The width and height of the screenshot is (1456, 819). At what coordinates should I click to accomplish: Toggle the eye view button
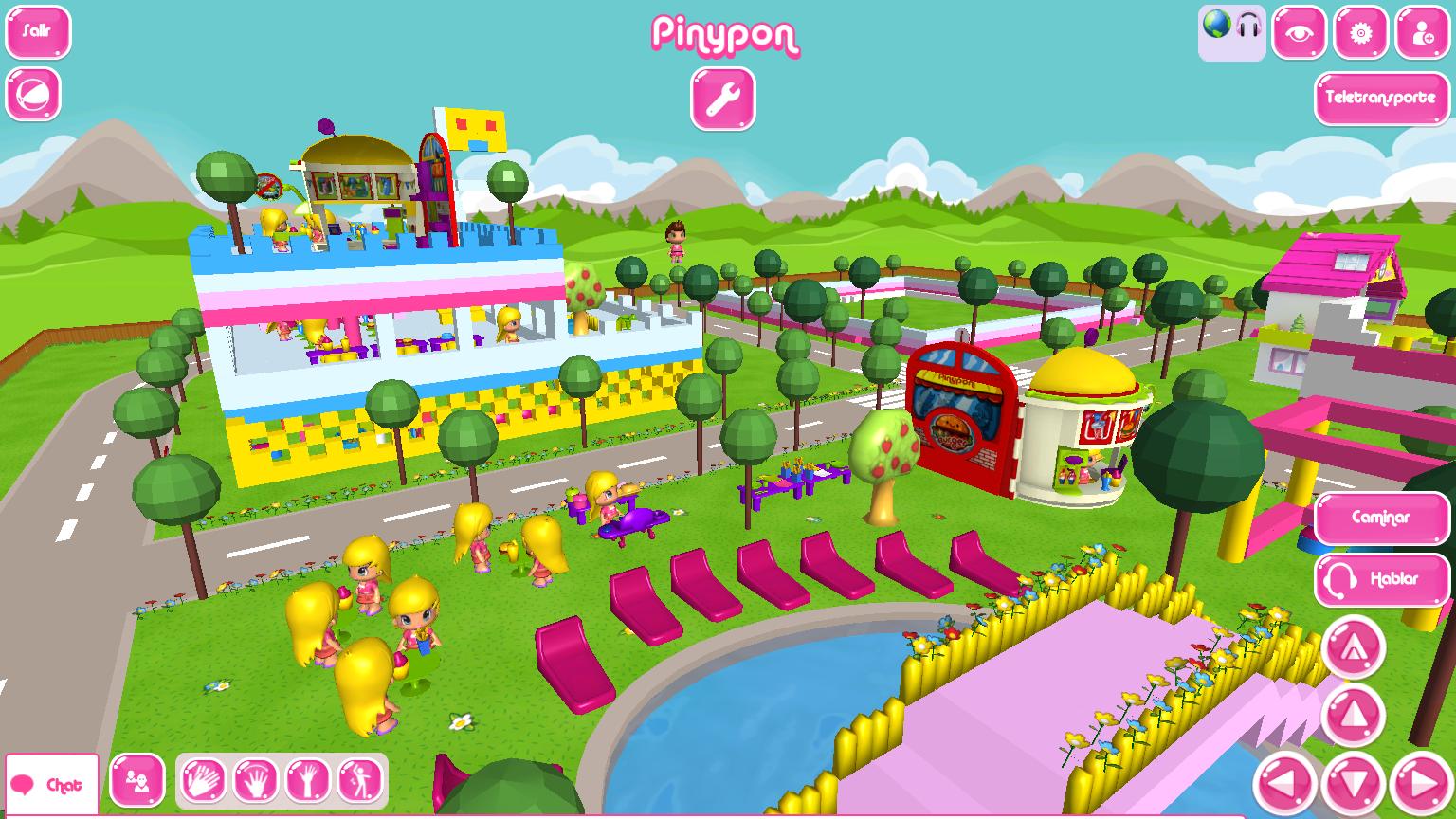(1299, 33)
